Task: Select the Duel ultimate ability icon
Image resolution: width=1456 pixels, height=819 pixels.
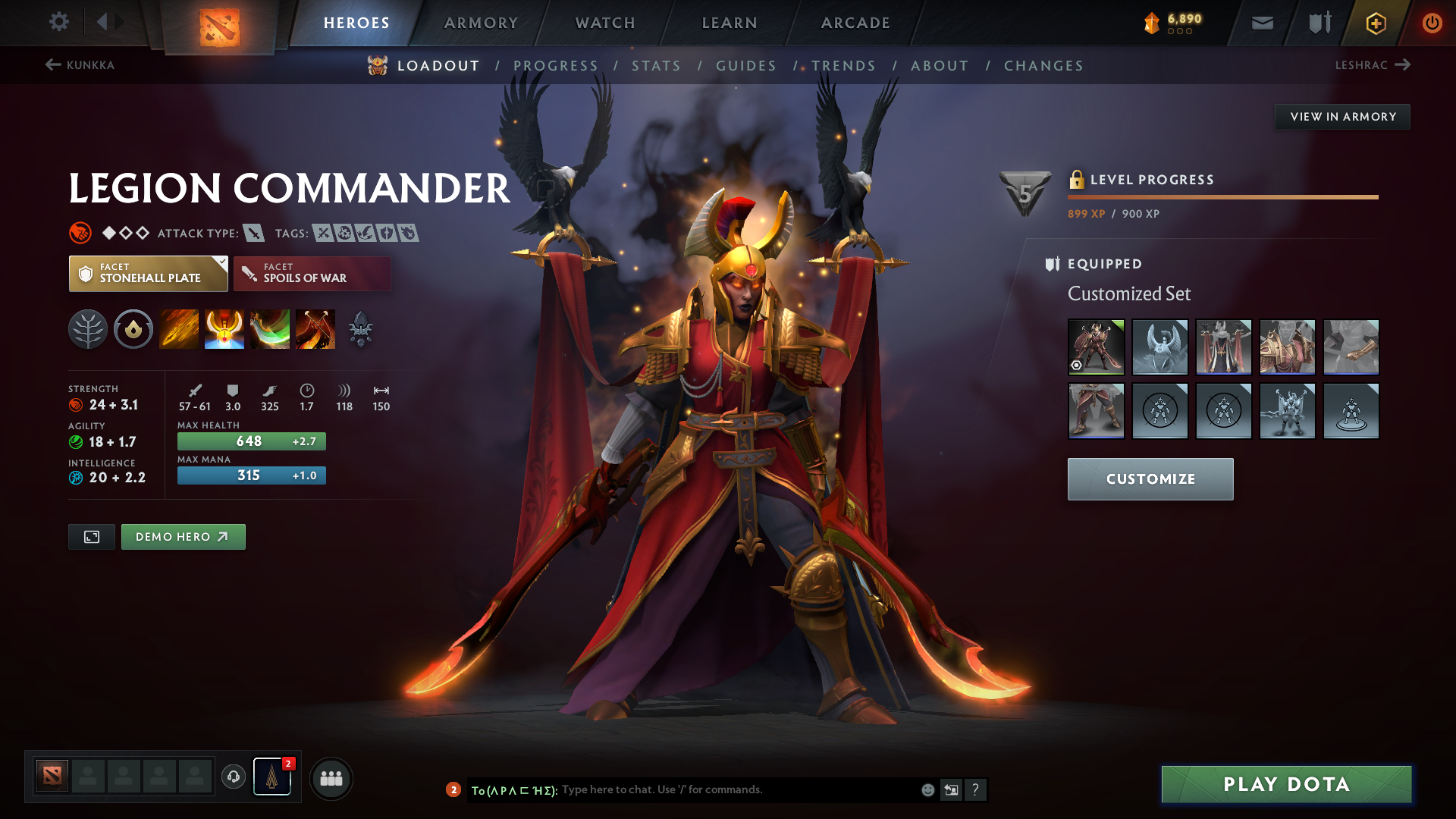Action: point(315,329)
